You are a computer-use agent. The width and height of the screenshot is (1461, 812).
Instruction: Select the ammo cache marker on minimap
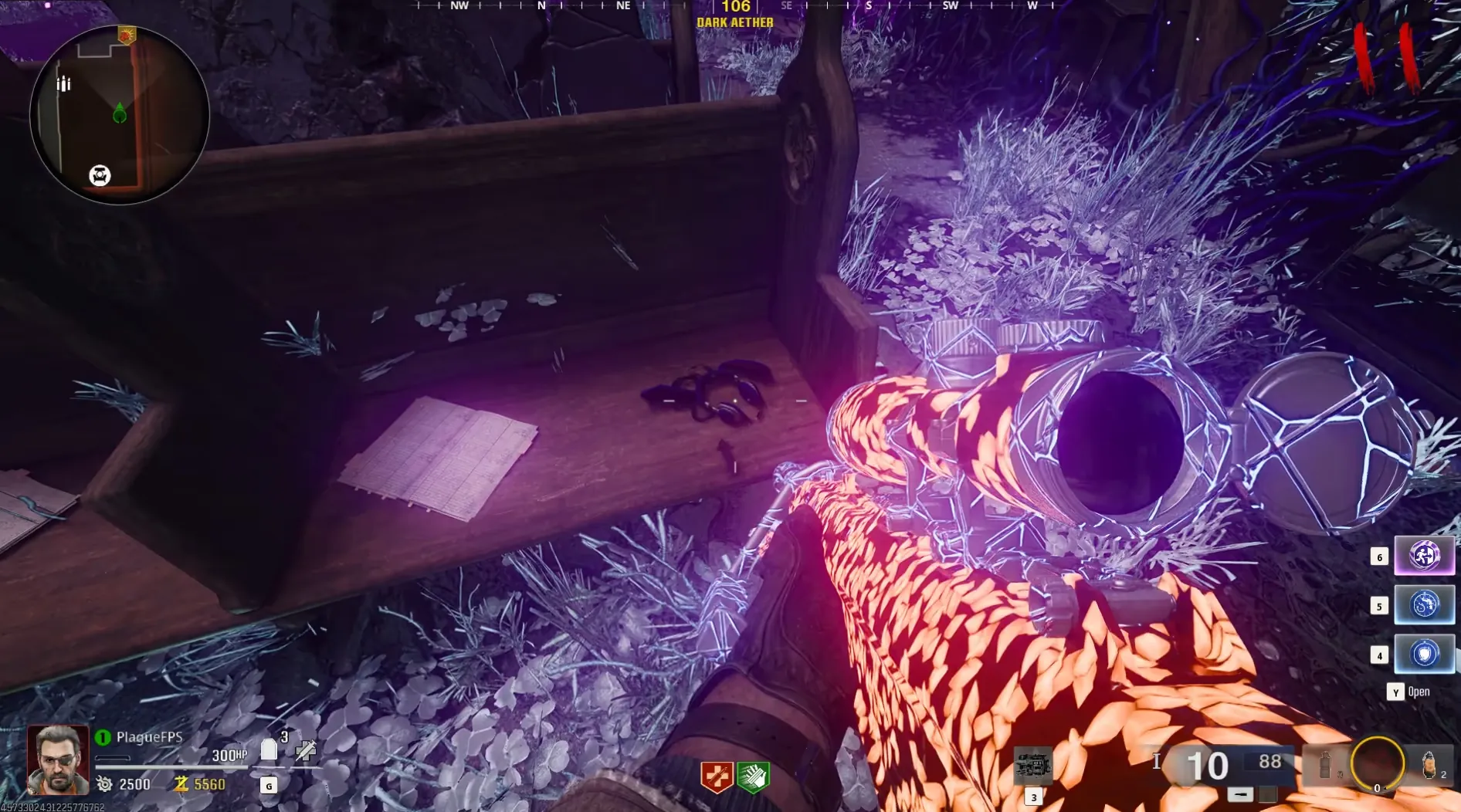(x=63, y=83)
